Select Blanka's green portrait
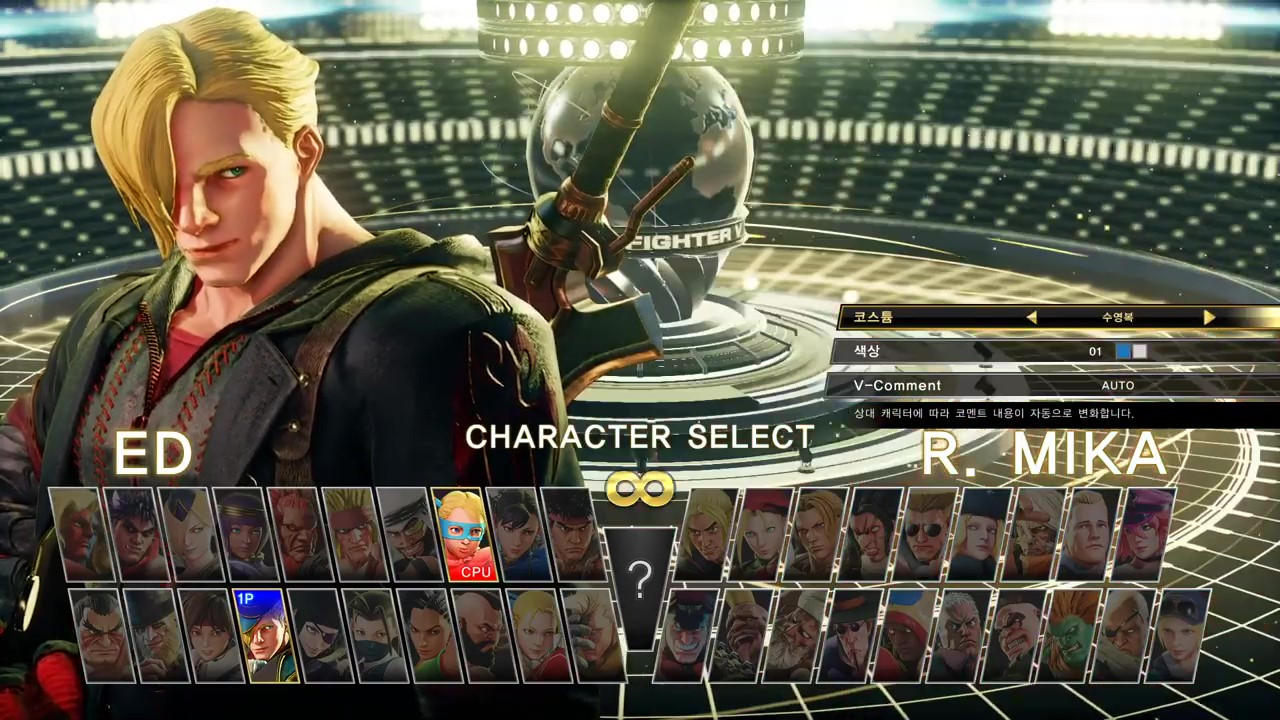The image size is (1280, 720). tap(1070, 630)
